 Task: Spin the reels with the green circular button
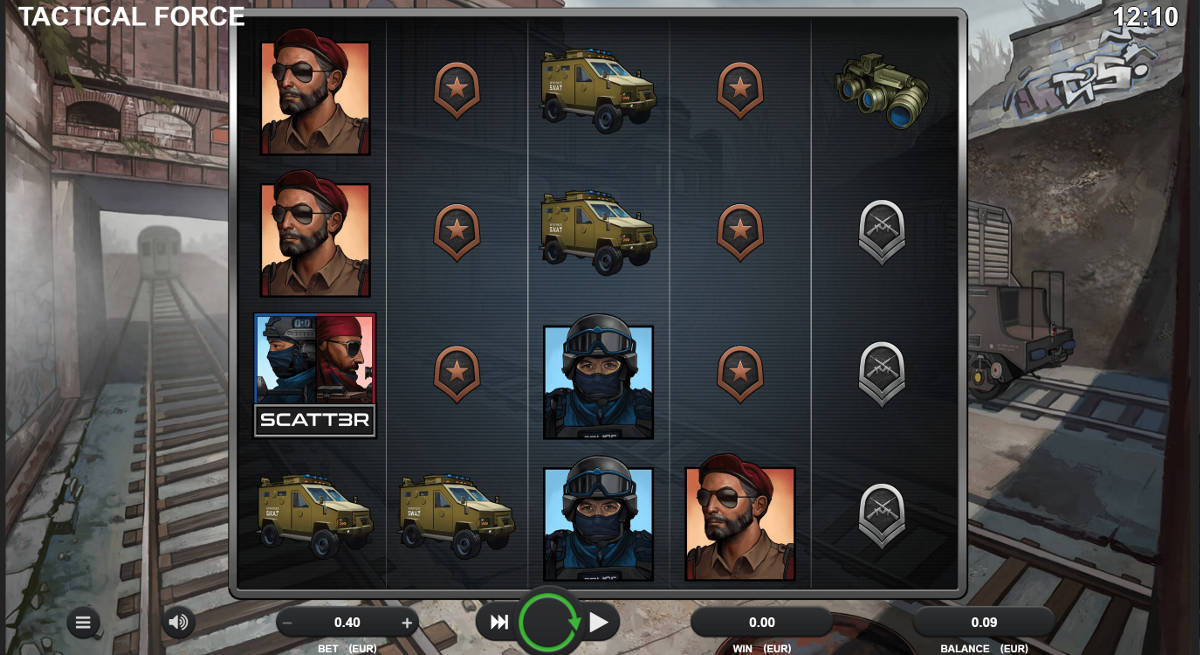[x=548, y=623]
